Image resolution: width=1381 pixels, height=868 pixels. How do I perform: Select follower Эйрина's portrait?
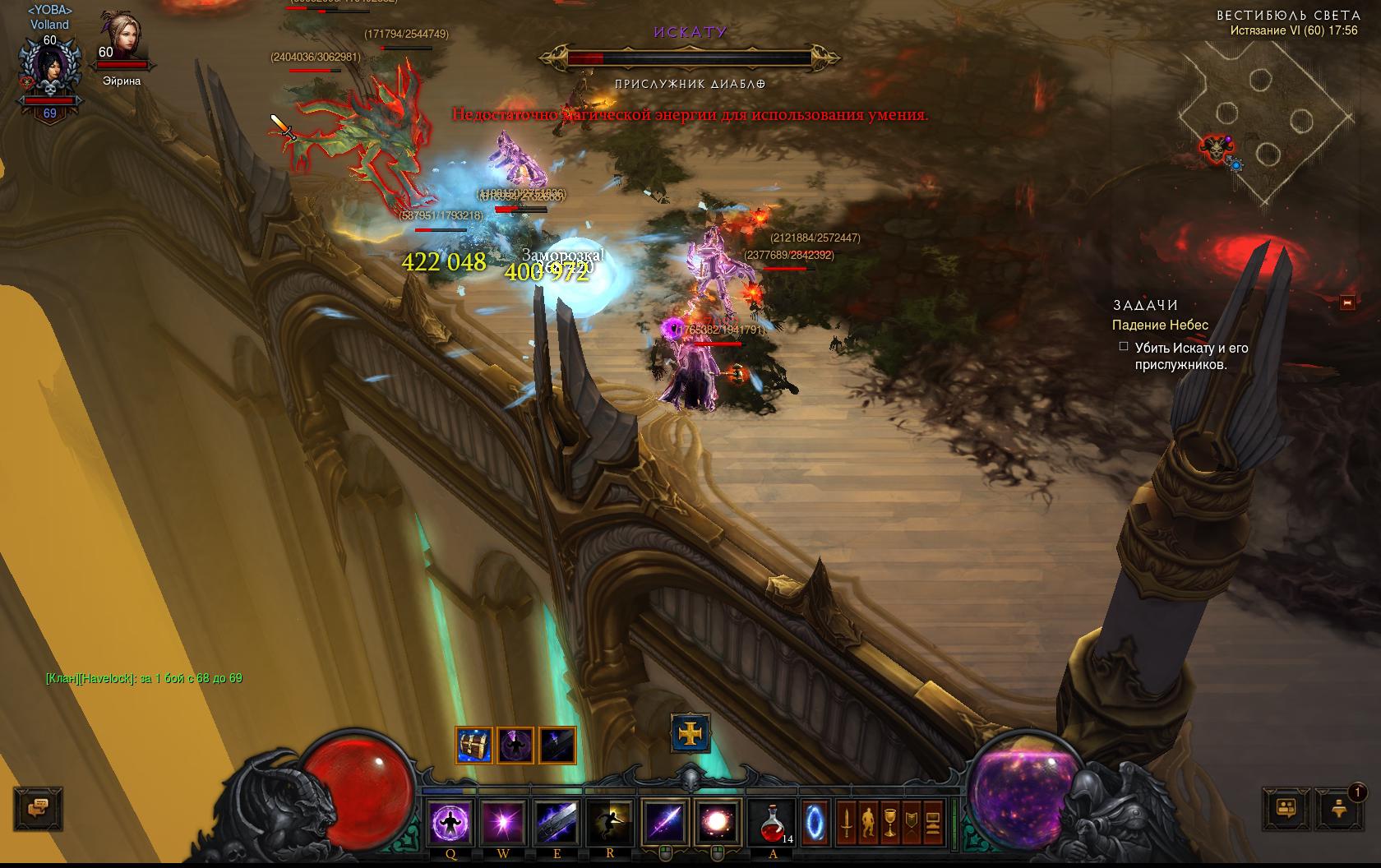click(x=122, y=36)
